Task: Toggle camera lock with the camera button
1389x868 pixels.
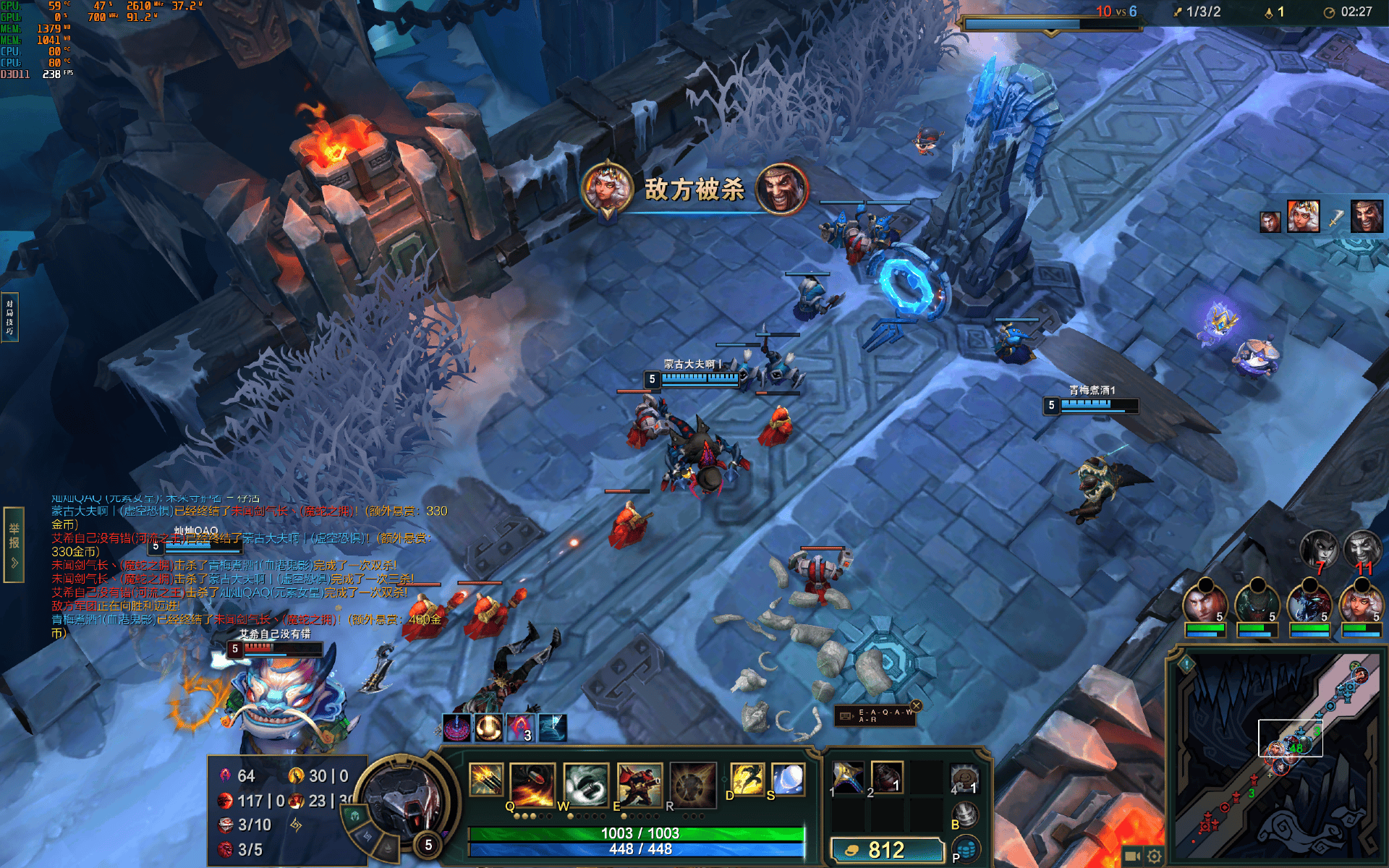Action: pyautogui.click(x=1132, y=856)
